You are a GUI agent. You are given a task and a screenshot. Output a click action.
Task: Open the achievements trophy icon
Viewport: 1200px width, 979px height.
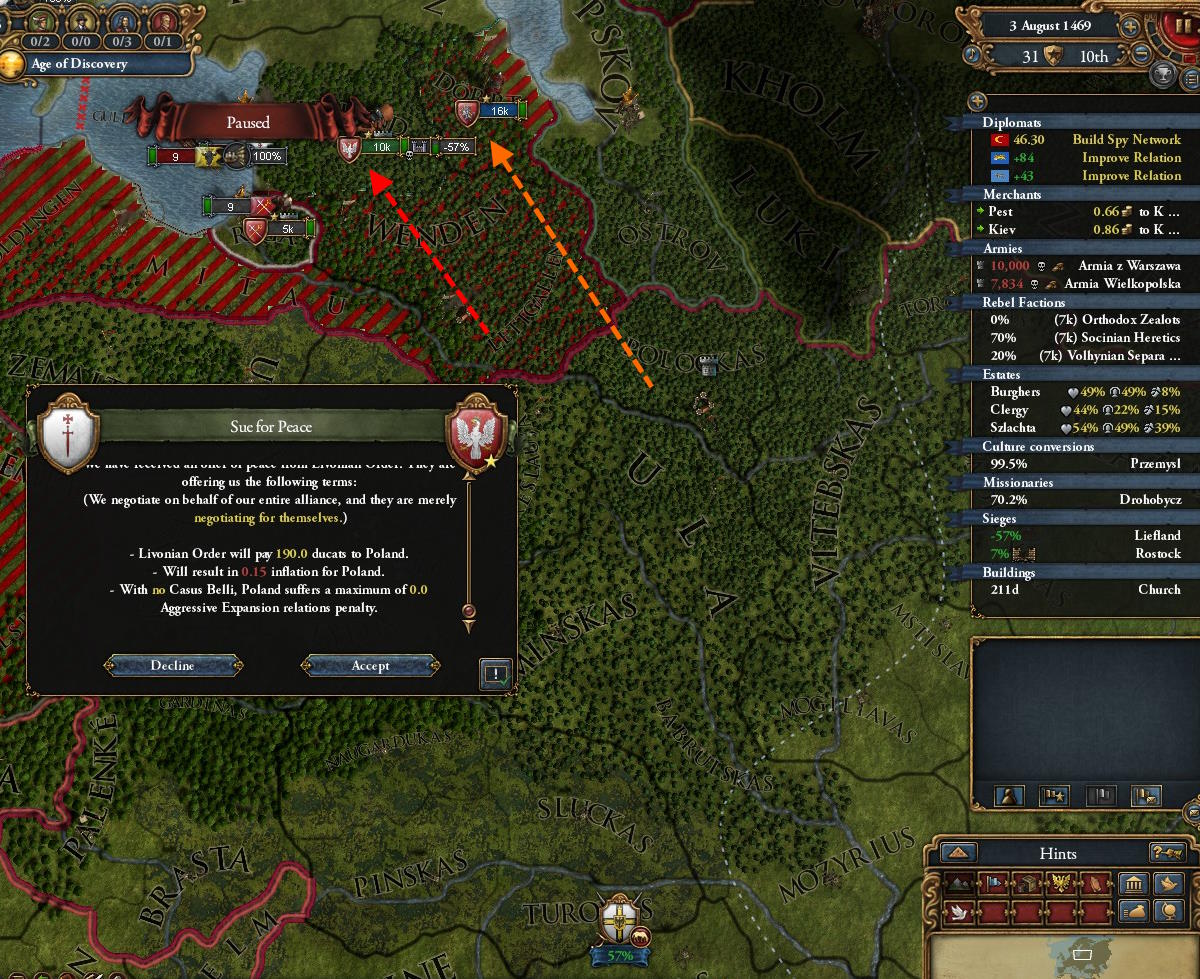(x=1163, y=75)
